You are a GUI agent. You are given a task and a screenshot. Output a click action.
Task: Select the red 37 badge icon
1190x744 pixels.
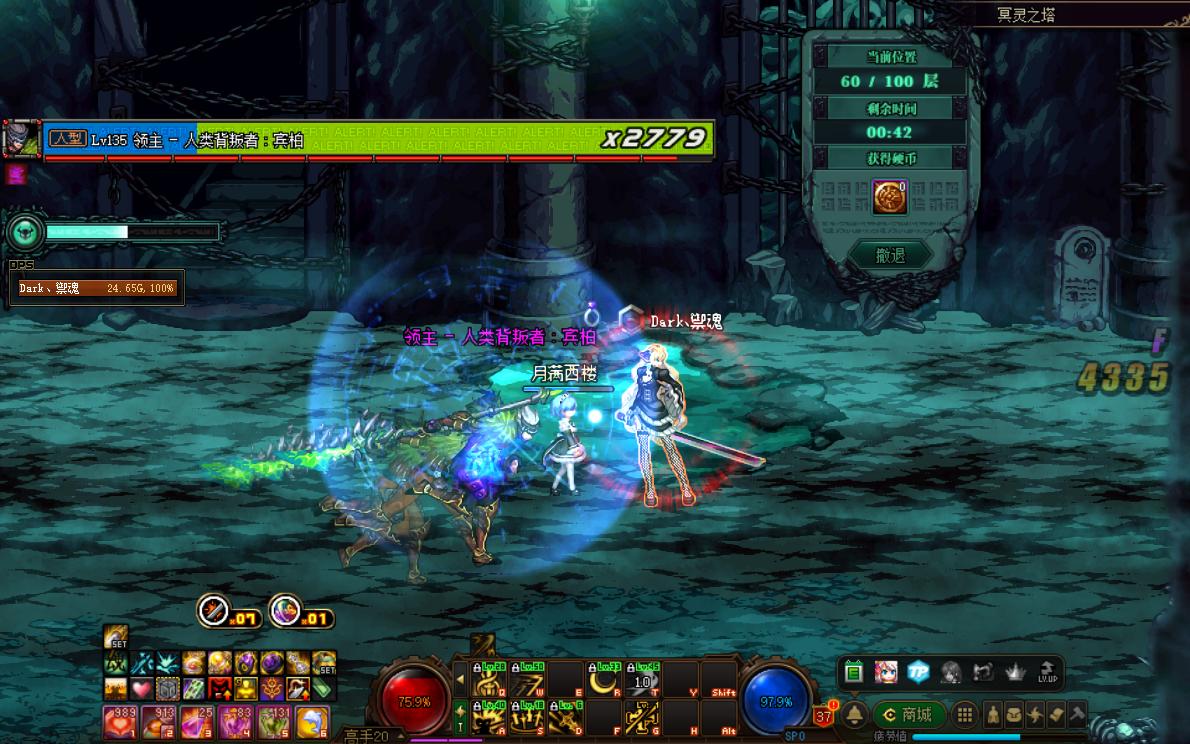click(824, 715)
